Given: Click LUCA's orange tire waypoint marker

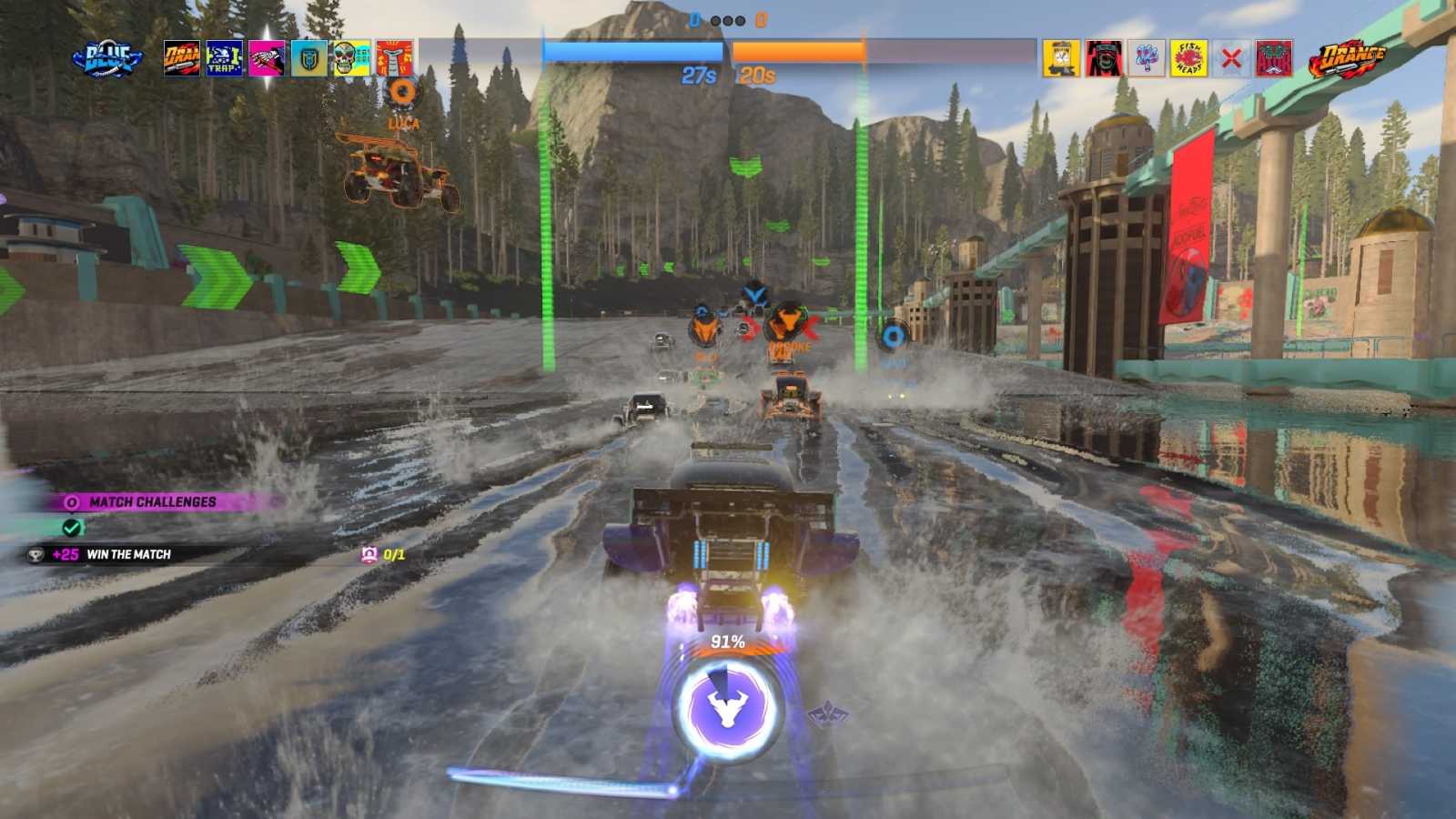Looking at the screenshot, I should (x=403, y=91).
